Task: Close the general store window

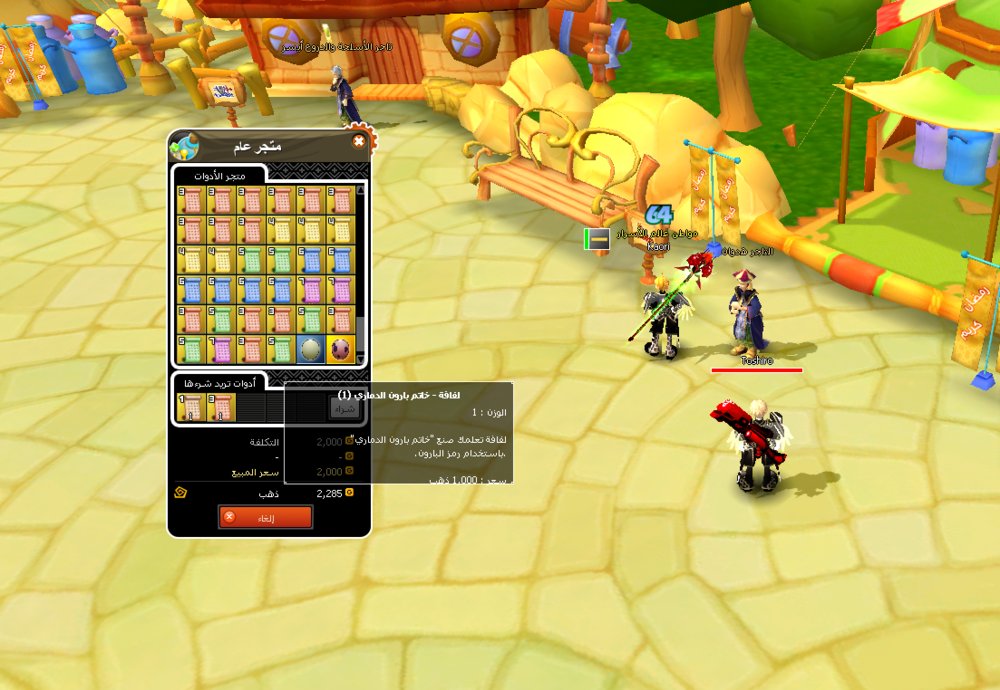Action: (x=359, y=142)
